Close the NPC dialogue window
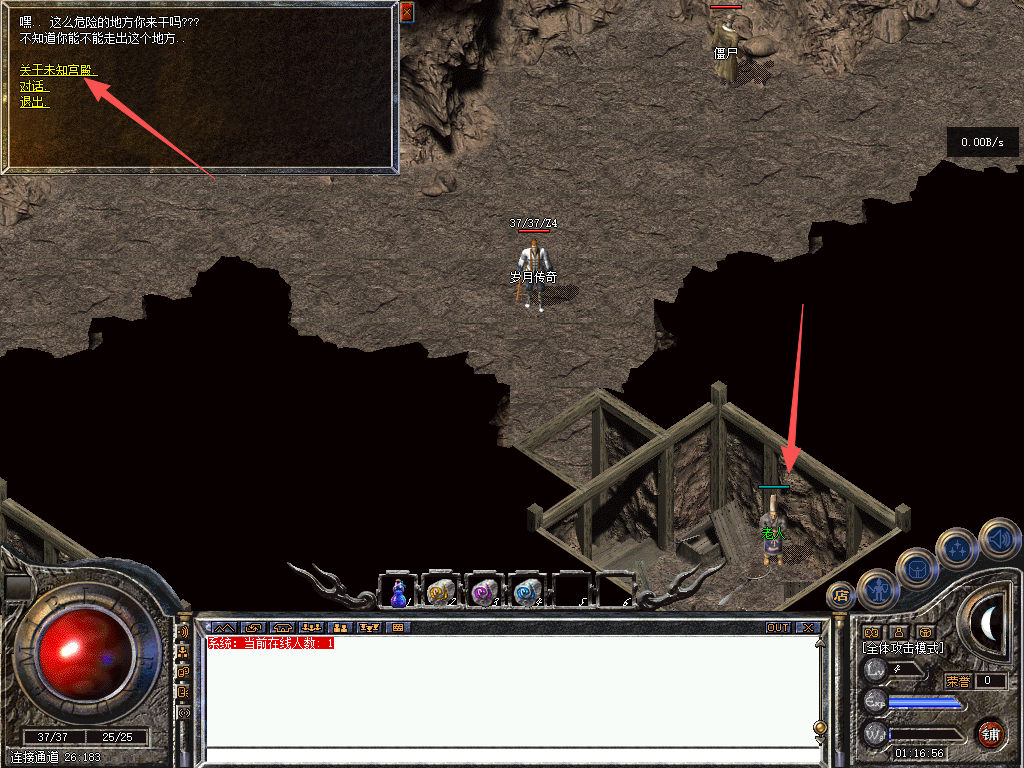The image size is (1024, 768). point(406,12)
